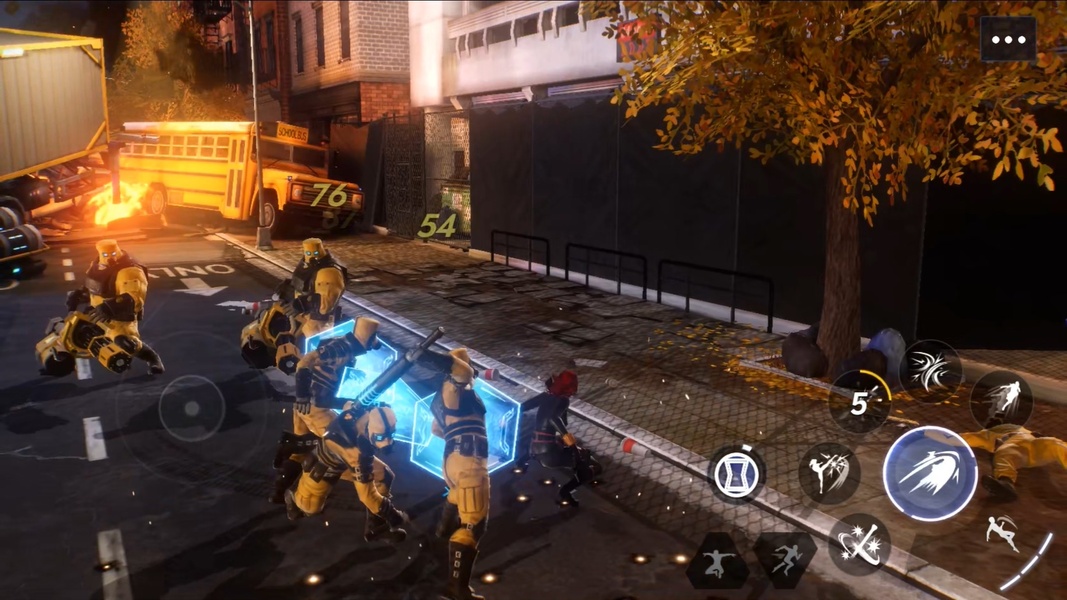Tap the dodge flip button
The image size is (1067, 600).
pyautogui.click(x=1001, y=535)
